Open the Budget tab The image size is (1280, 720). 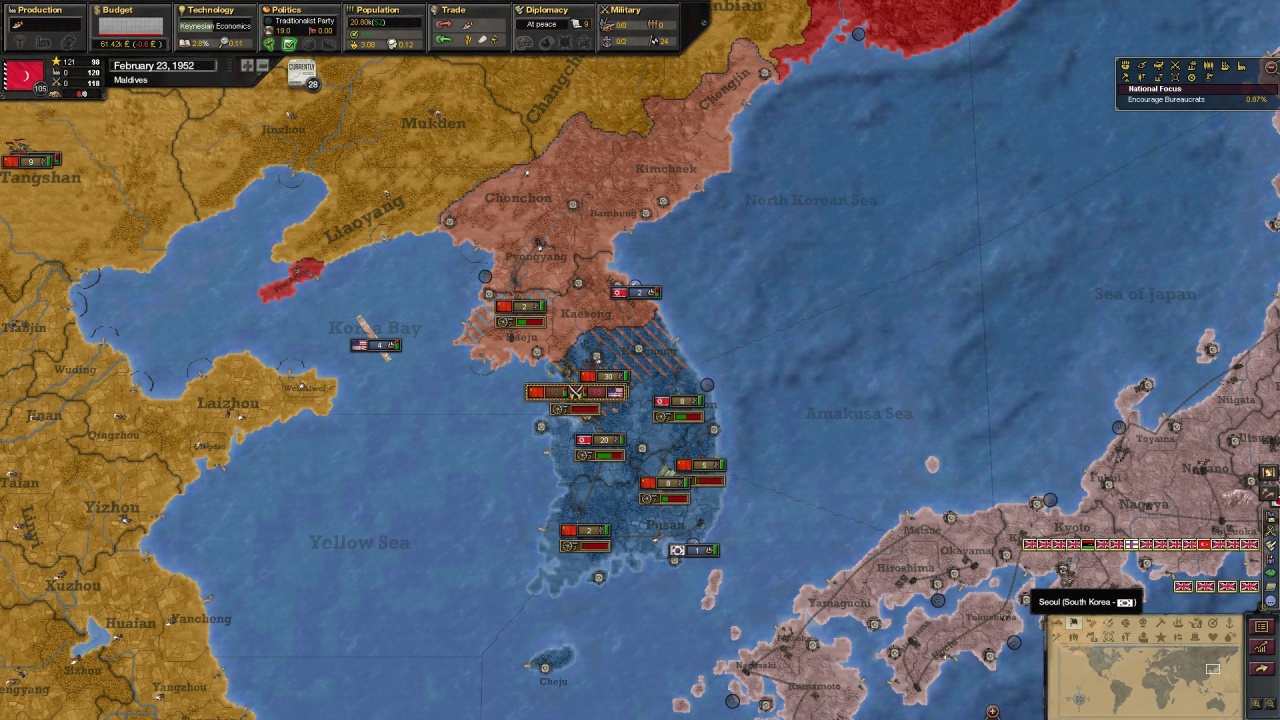point(118,10)
